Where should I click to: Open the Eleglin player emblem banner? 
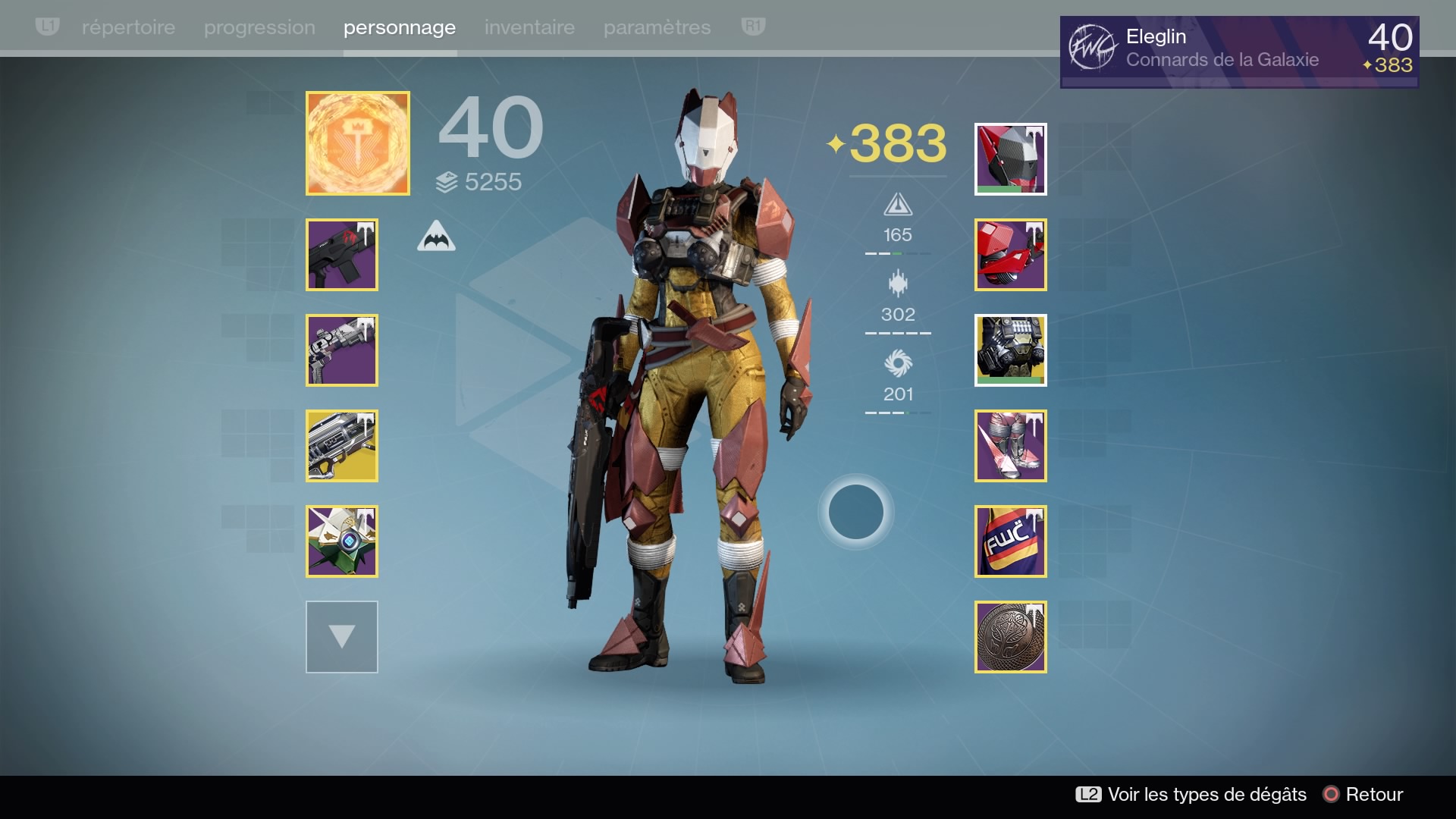pos(1239,52)
